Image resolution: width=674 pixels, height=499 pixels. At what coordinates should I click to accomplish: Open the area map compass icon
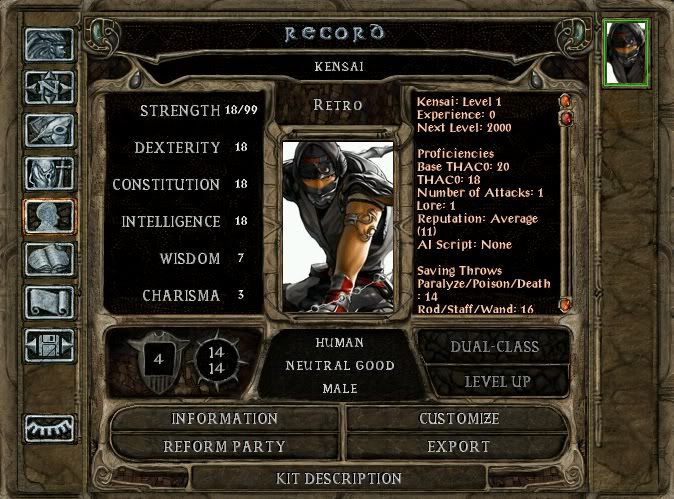[49, 90]
